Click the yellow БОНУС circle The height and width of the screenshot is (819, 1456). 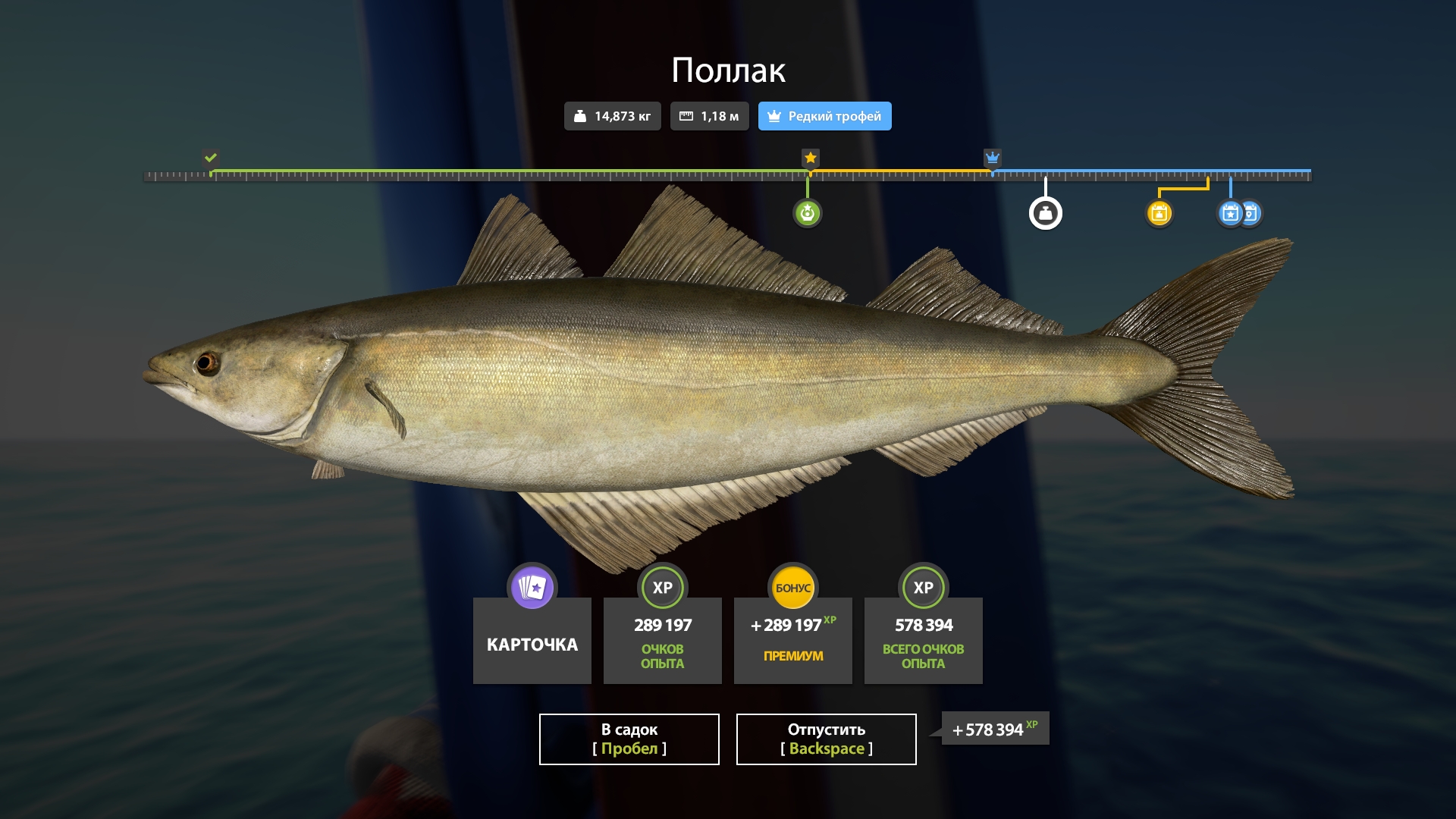point(792,585)
